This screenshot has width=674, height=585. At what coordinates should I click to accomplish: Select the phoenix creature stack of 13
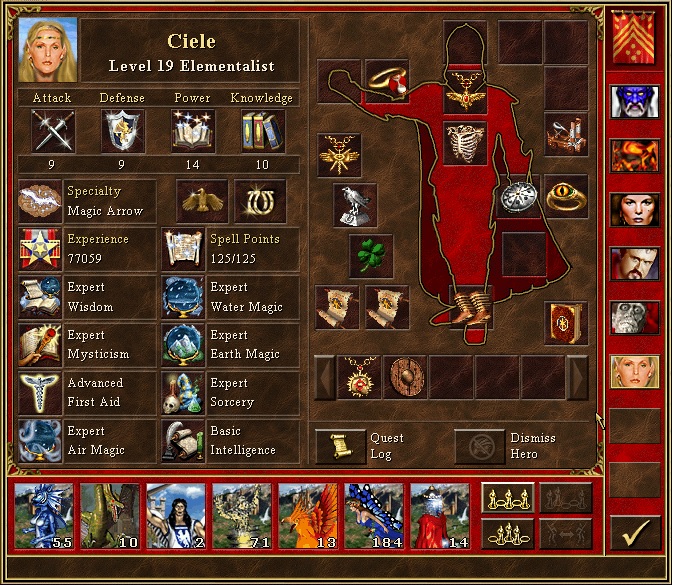tap(308, 516)
